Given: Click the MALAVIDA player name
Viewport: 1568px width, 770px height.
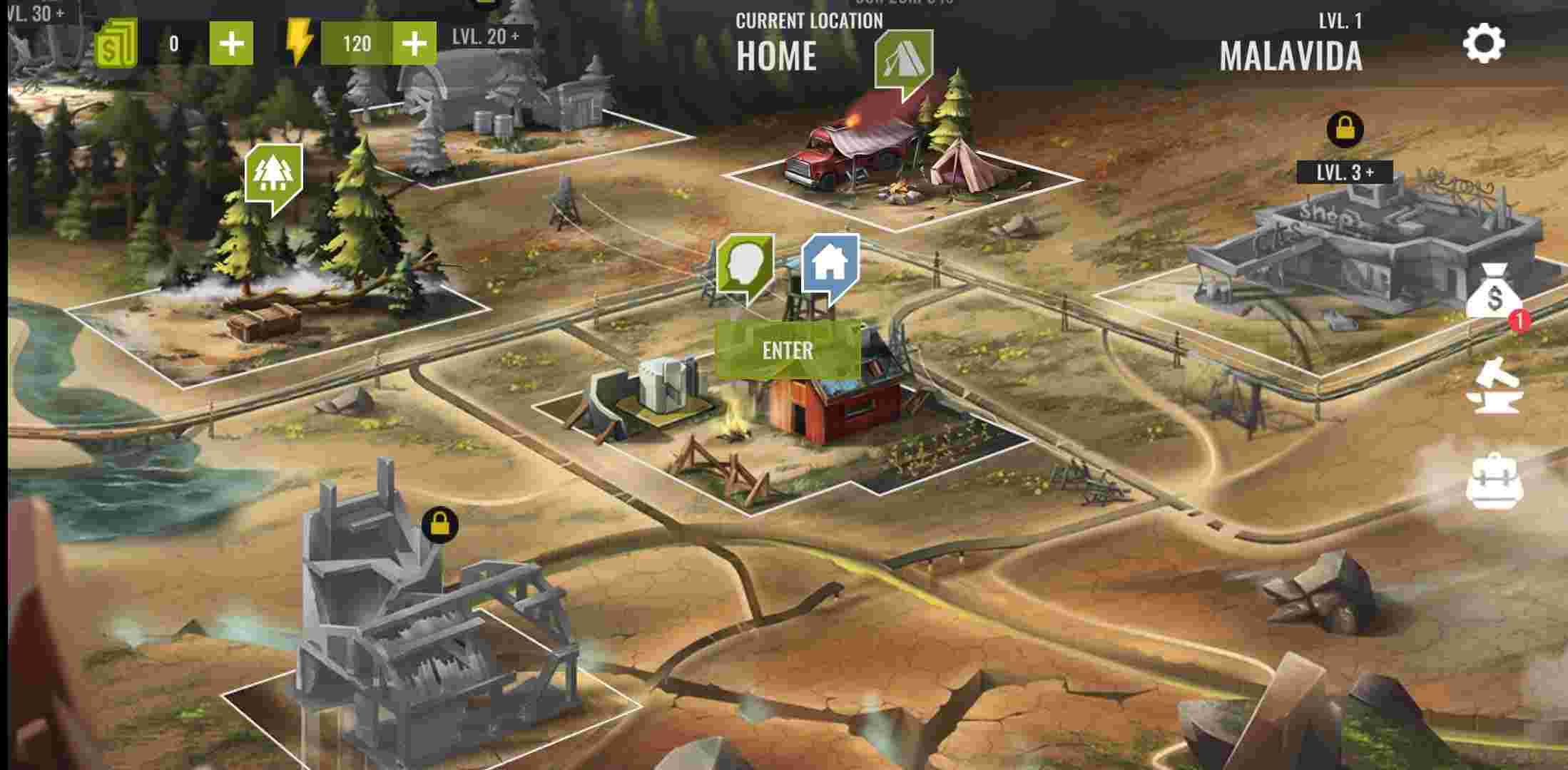Looking at the screenshot, I should (x=1291, y=58).
